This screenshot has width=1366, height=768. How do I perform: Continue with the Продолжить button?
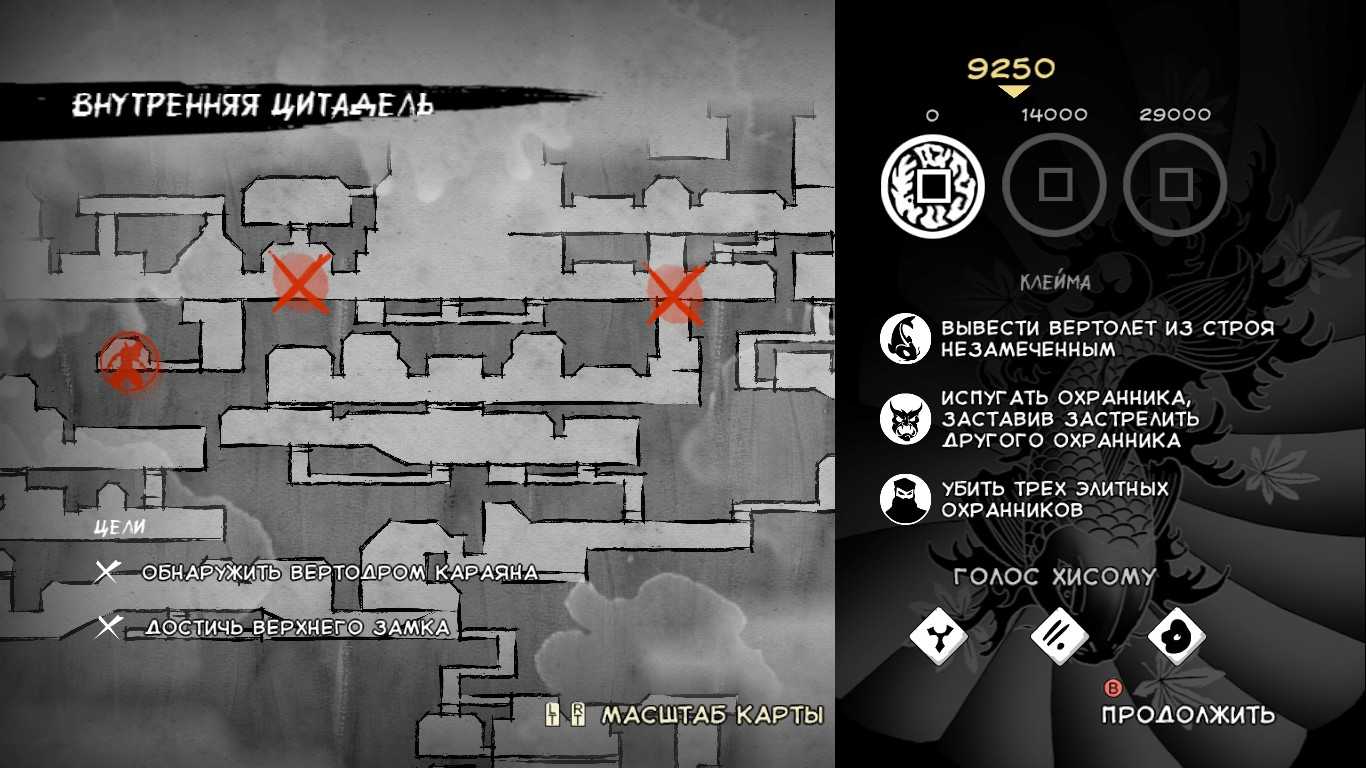(1187, 713)
